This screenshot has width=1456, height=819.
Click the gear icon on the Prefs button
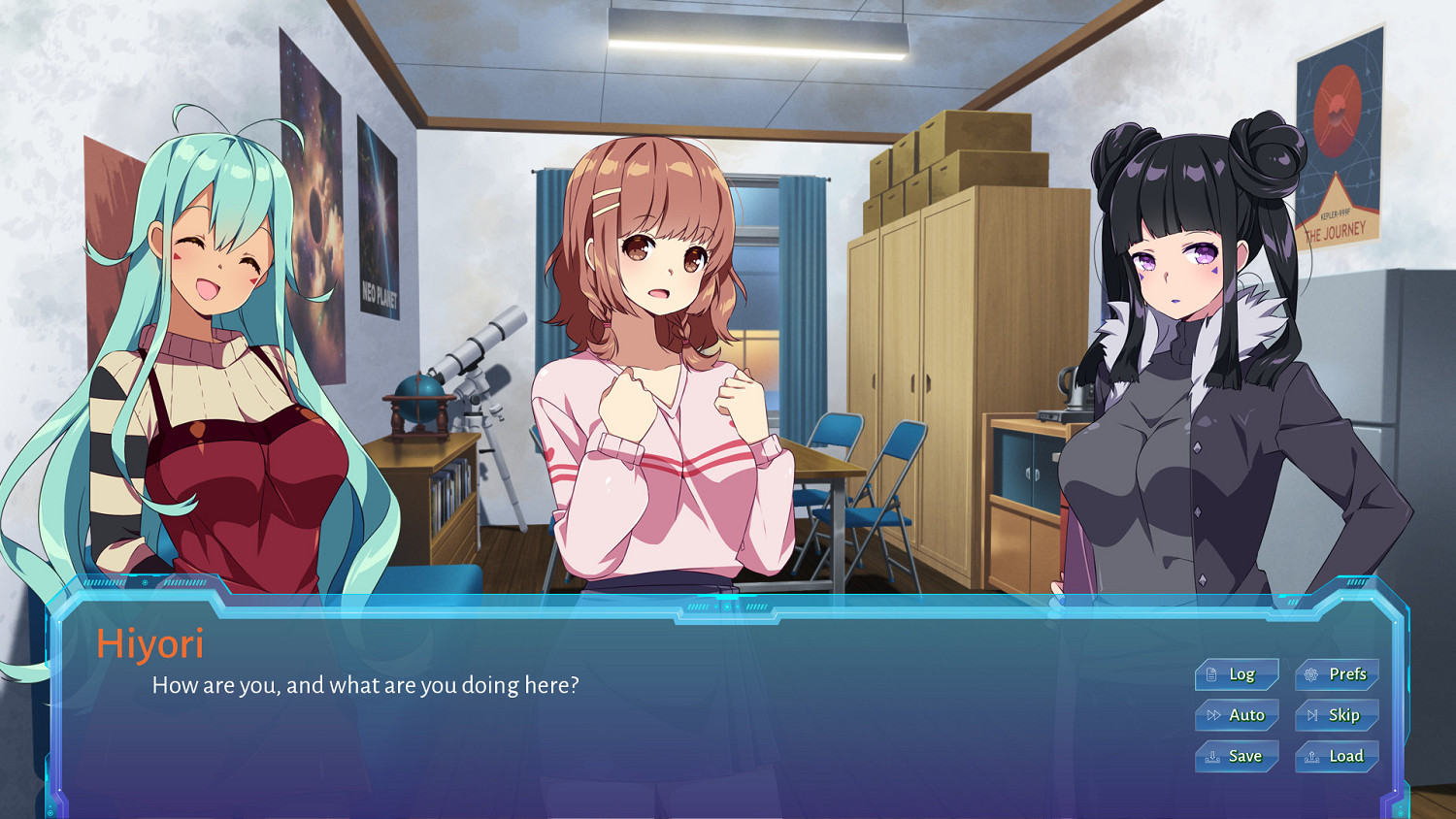point(1311,675)
